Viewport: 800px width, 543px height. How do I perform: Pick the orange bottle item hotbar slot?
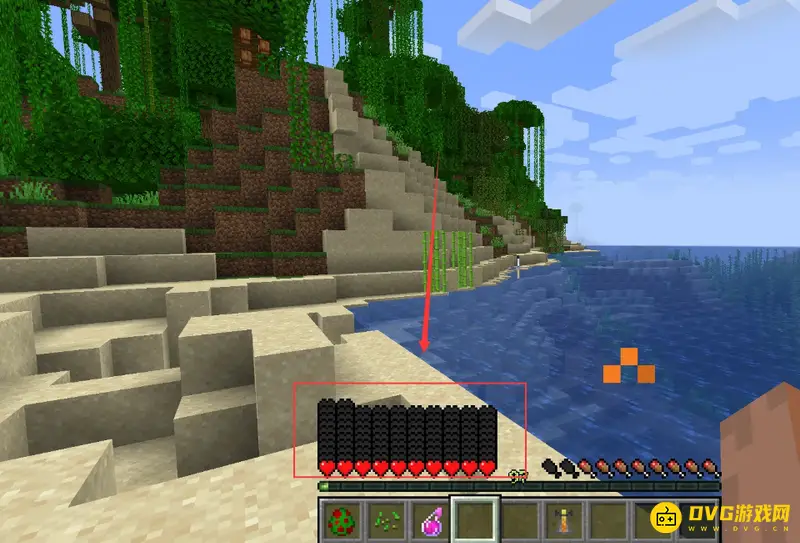click(x=562, y=520)
